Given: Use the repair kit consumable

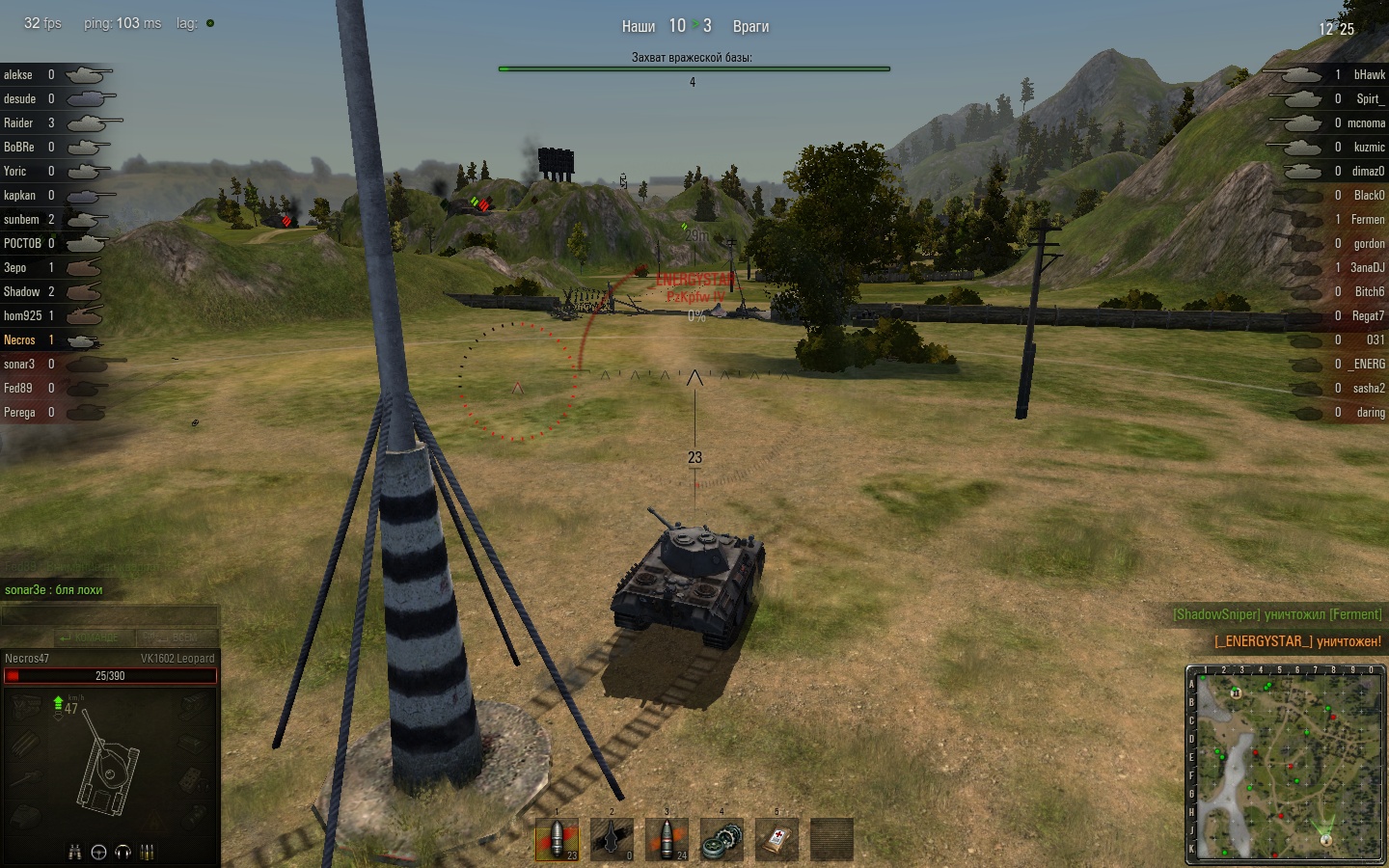Looking at the screenshot, I should [722, 839].
